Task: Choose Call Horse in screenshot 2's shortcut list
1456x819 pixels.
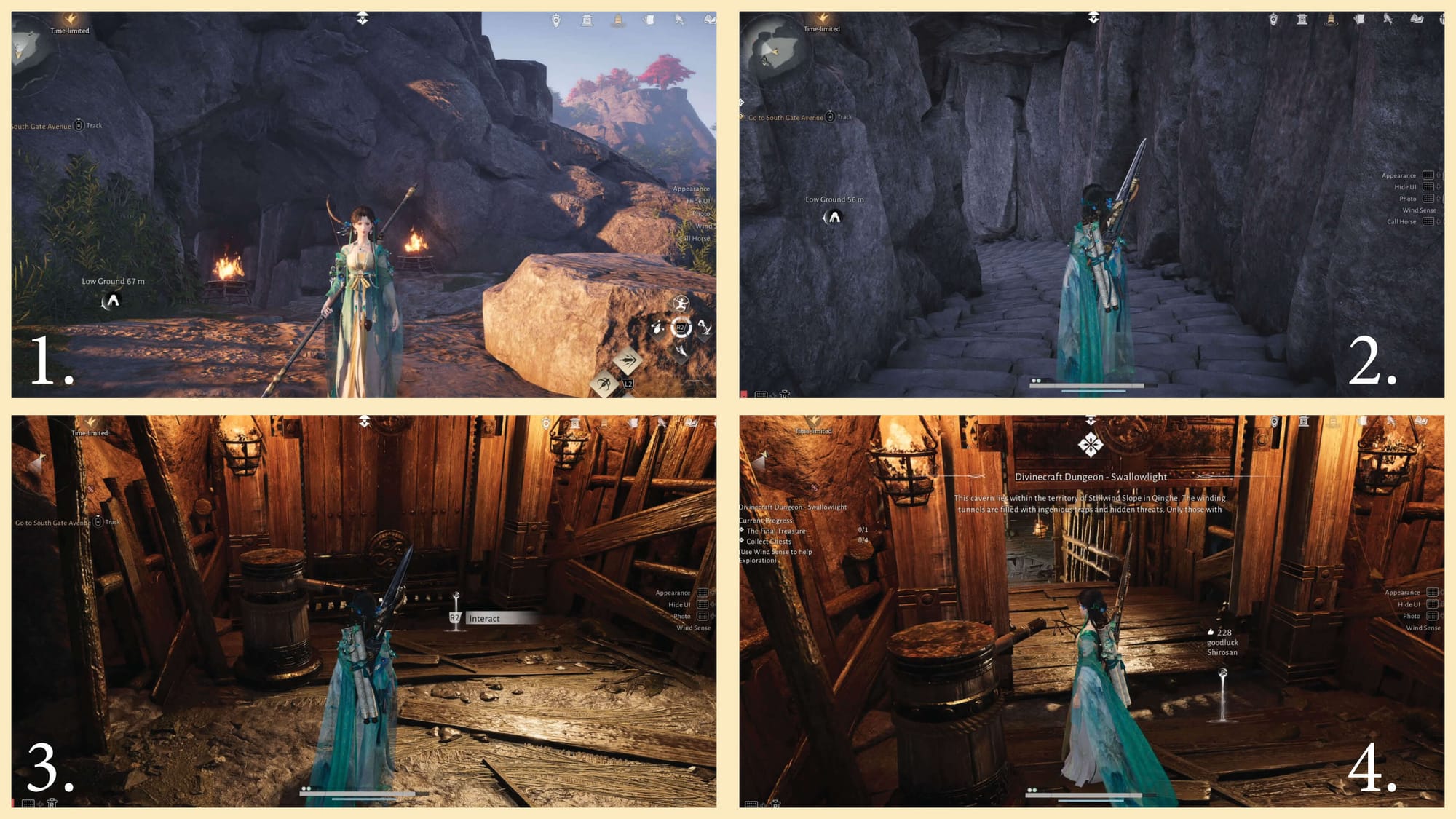Action: point(1401,222)
